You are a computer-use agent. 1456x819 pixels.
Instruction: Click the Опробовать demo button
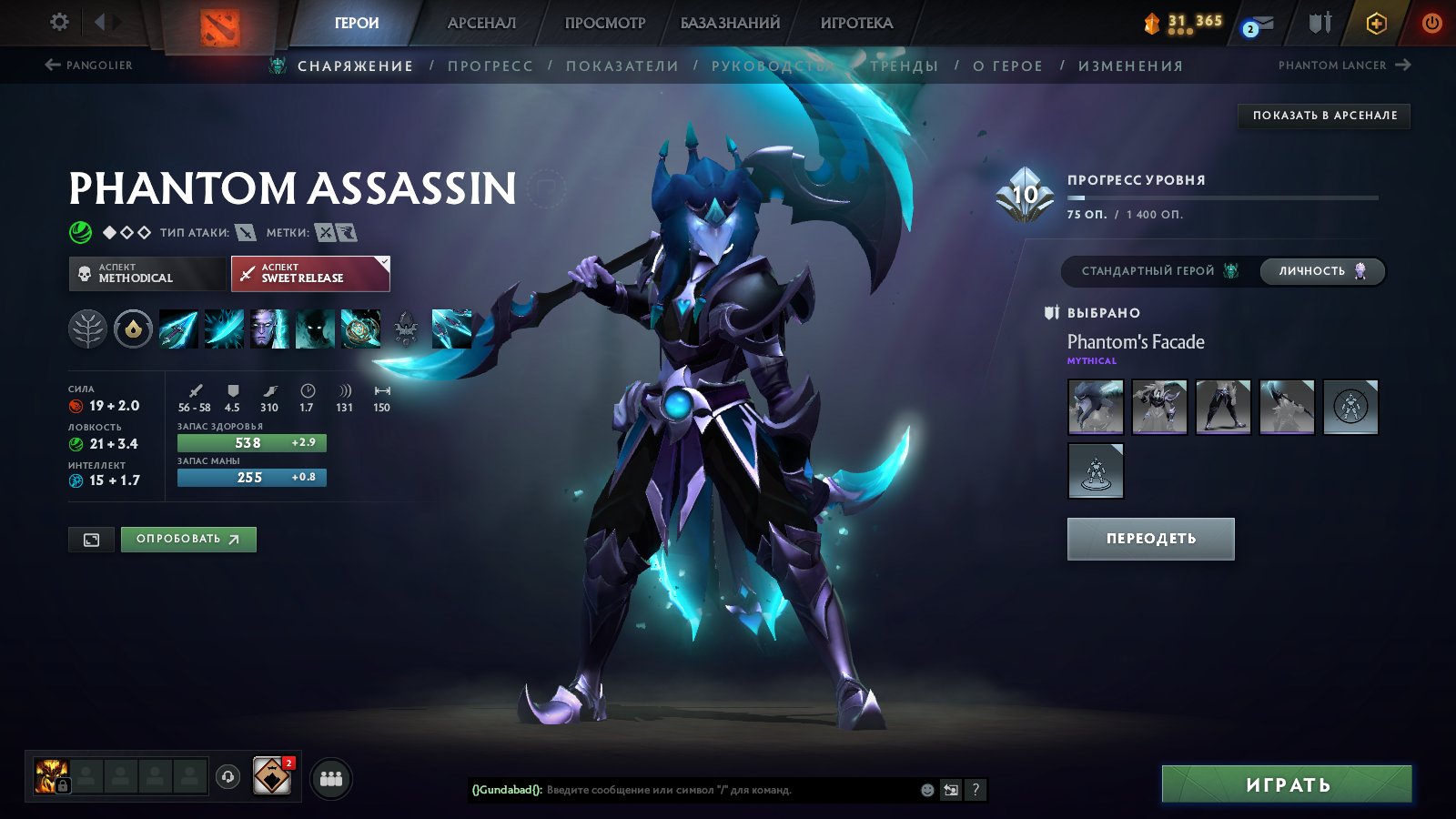click(x=188, y=540)
